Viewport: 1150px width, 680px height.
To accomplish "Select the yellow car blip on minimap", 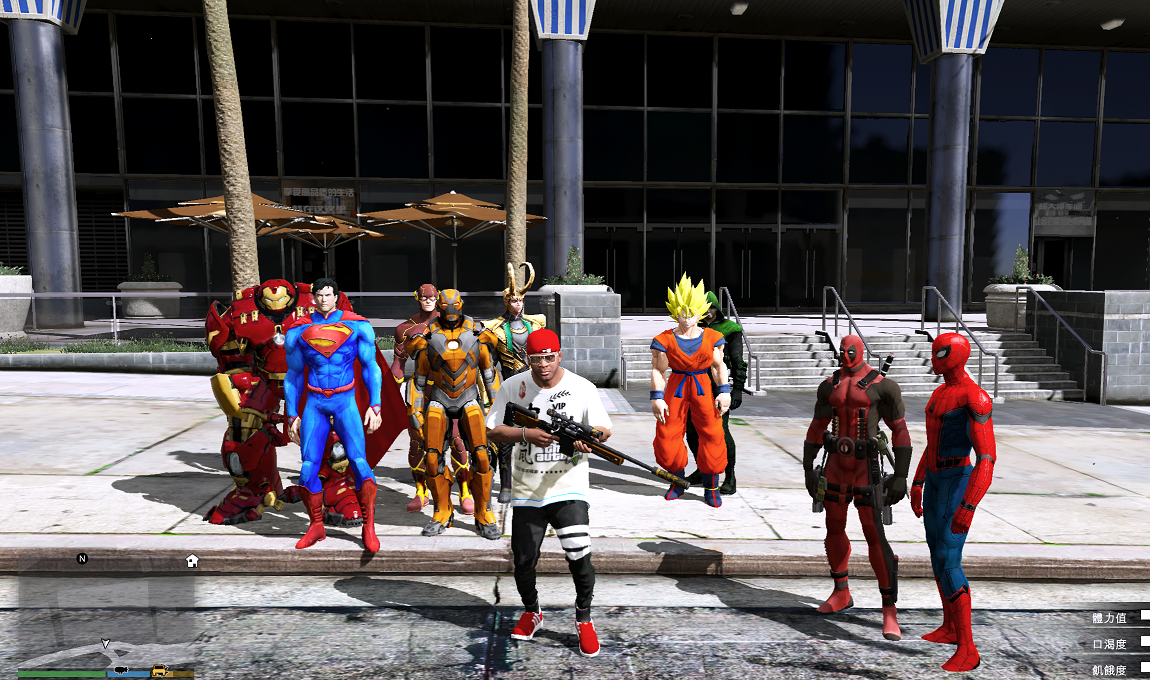I will tap(159, 670).
